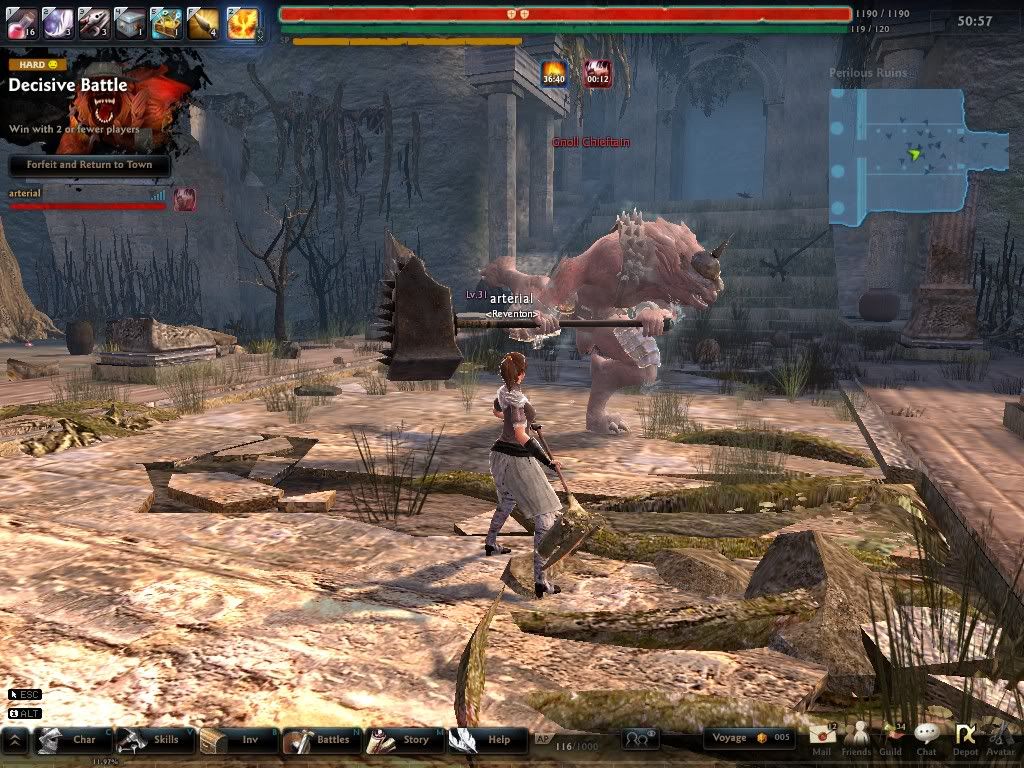Open the Inv inventory chest
The width and height of the screenshot is (1024, 768).
coord(236,740)
